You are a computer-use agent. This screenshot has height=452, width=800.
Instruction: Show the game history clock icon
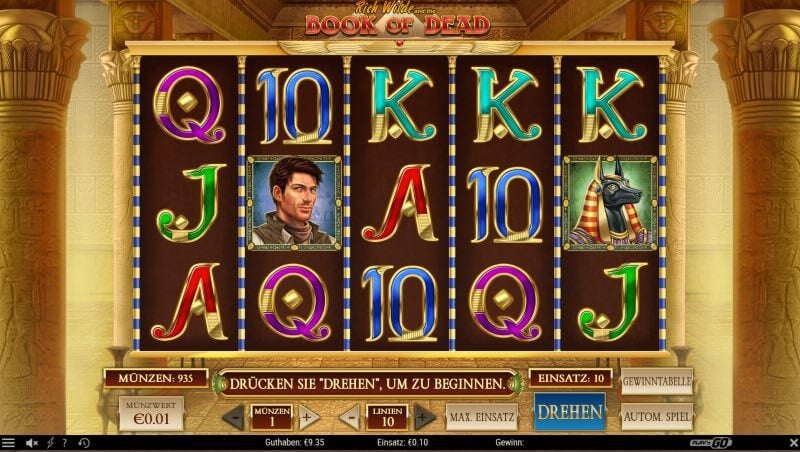[83, 442]
